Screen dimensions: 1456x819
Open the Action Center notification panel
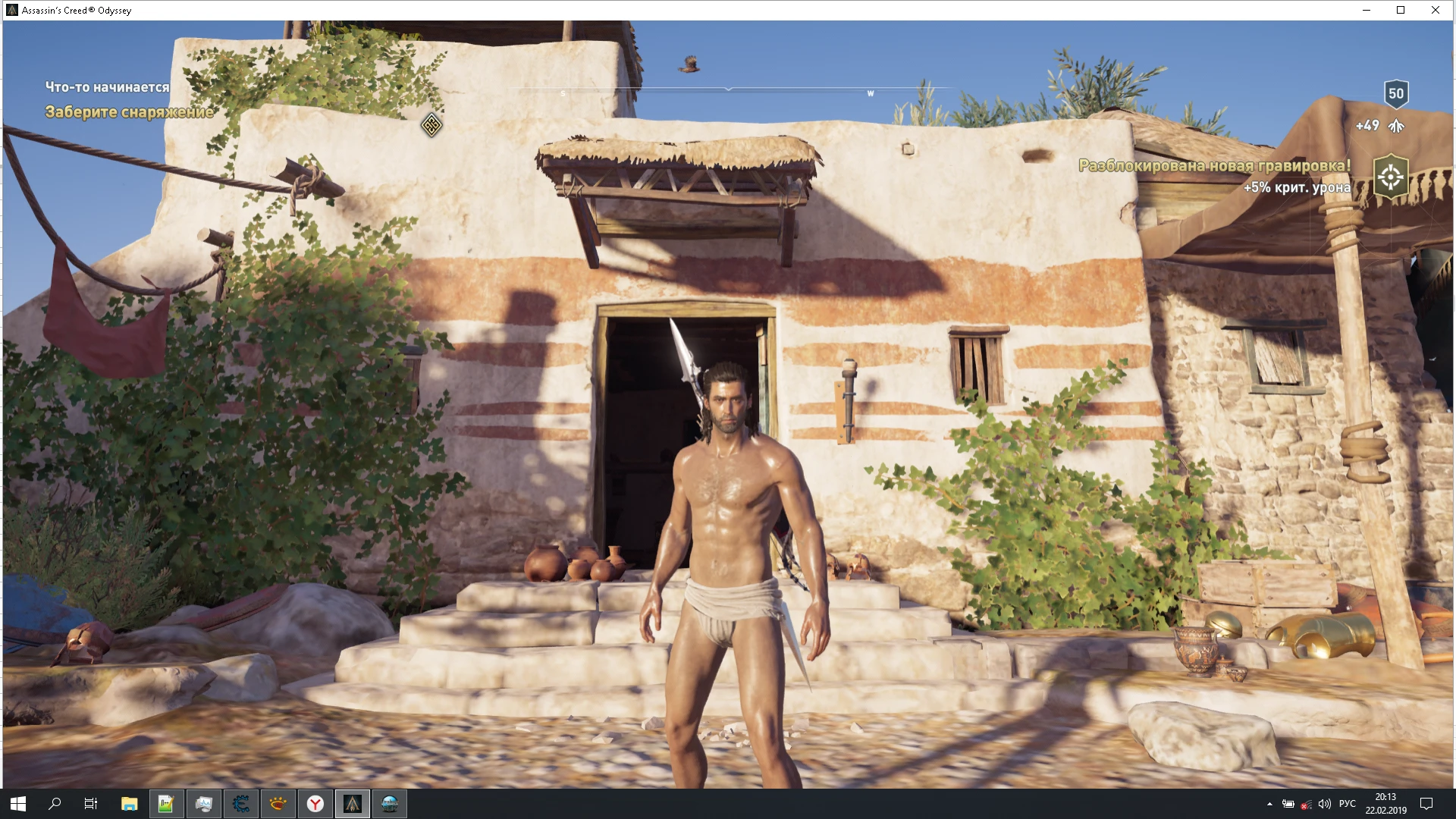pos(1426,804)
